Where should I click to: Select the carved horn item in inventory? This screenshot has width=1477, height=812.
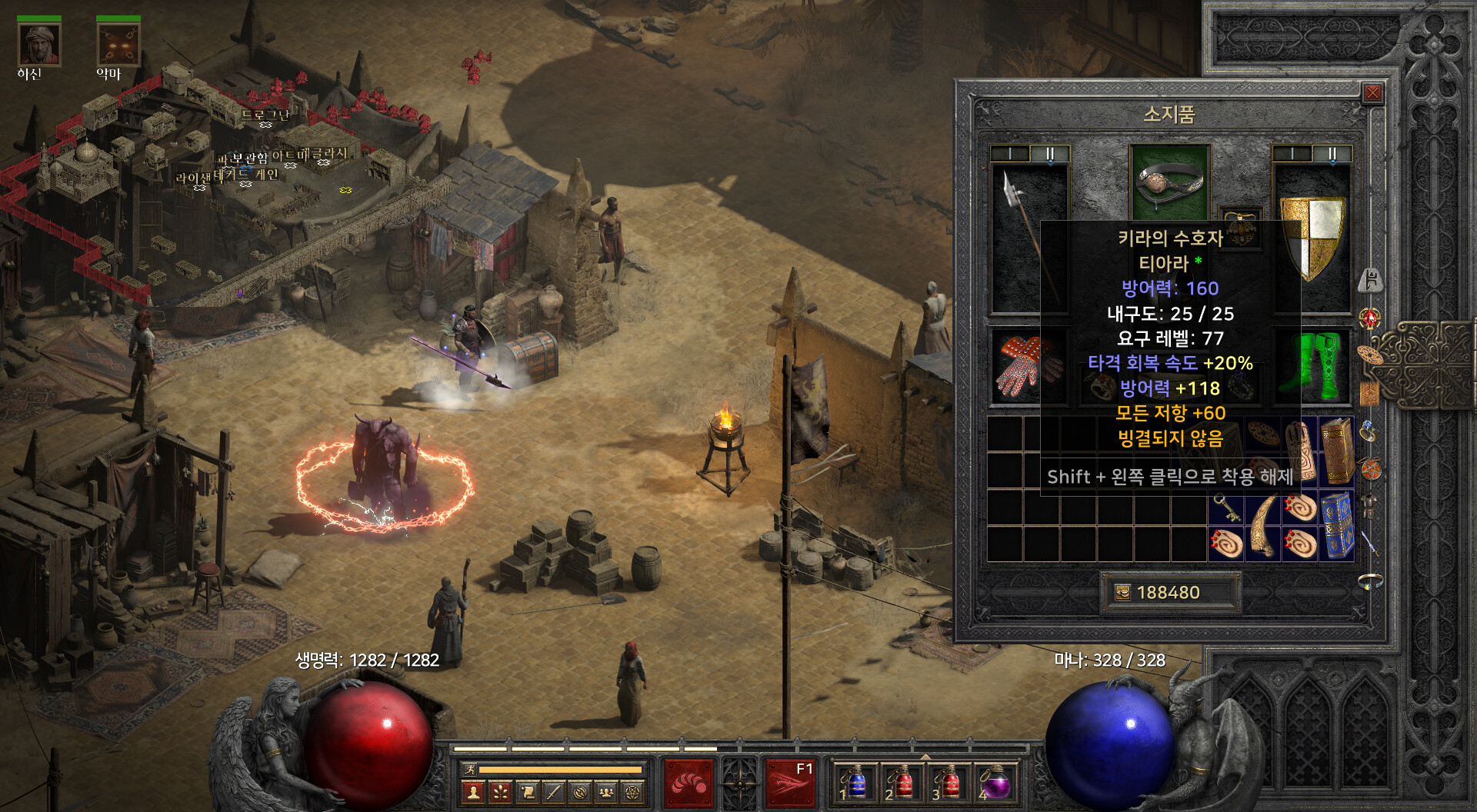[1263, 526]
